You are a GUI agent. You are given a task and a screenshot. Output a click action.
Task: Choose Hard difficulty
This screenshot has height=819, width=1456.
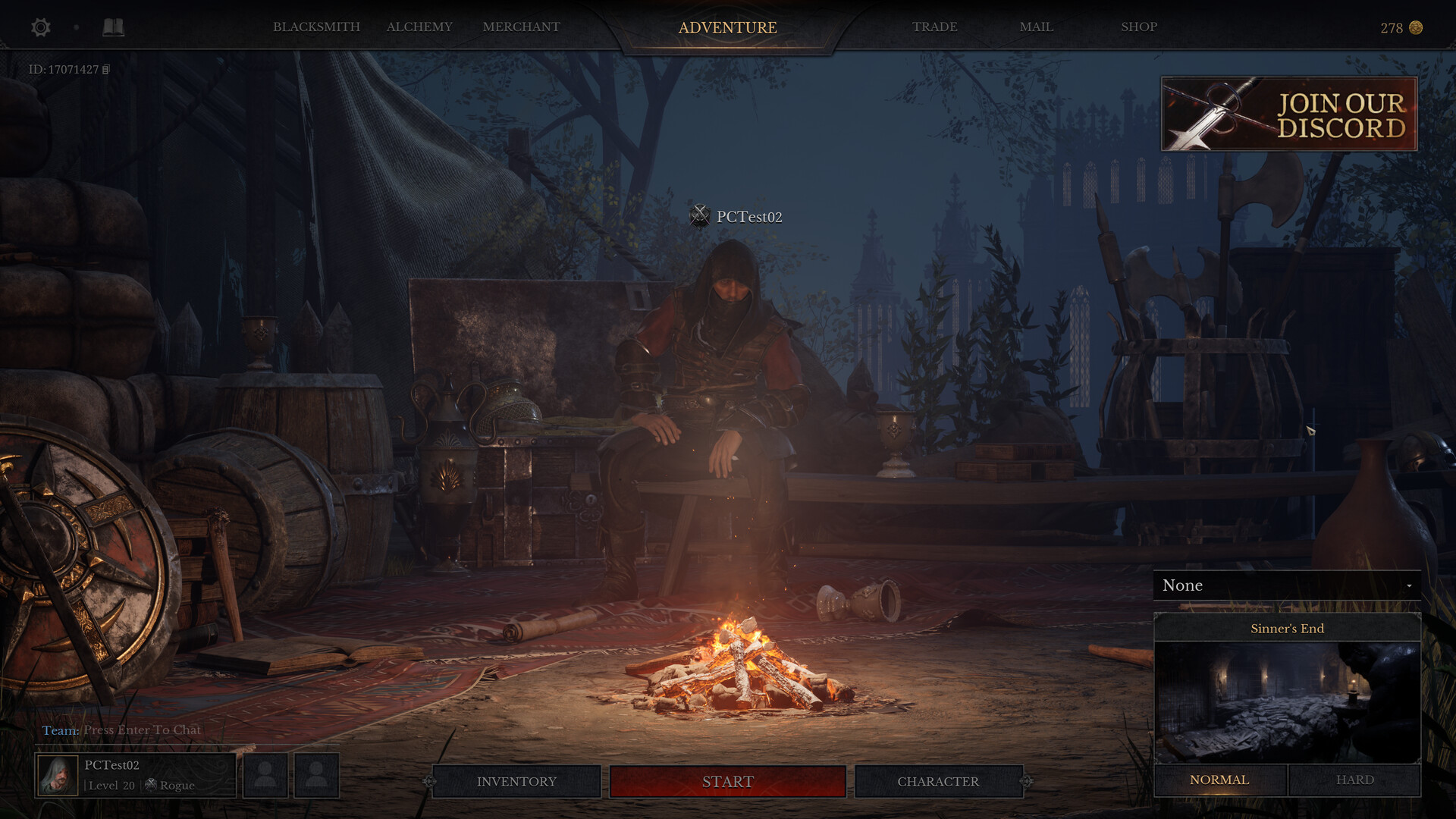[1354, 780]
